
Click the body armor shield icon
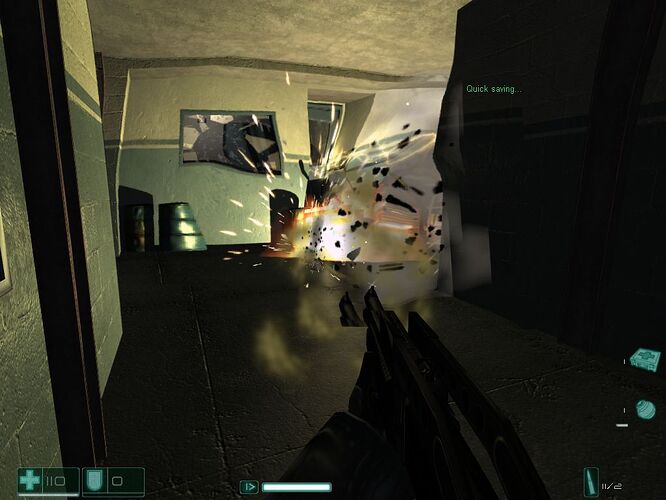(95, 481)
